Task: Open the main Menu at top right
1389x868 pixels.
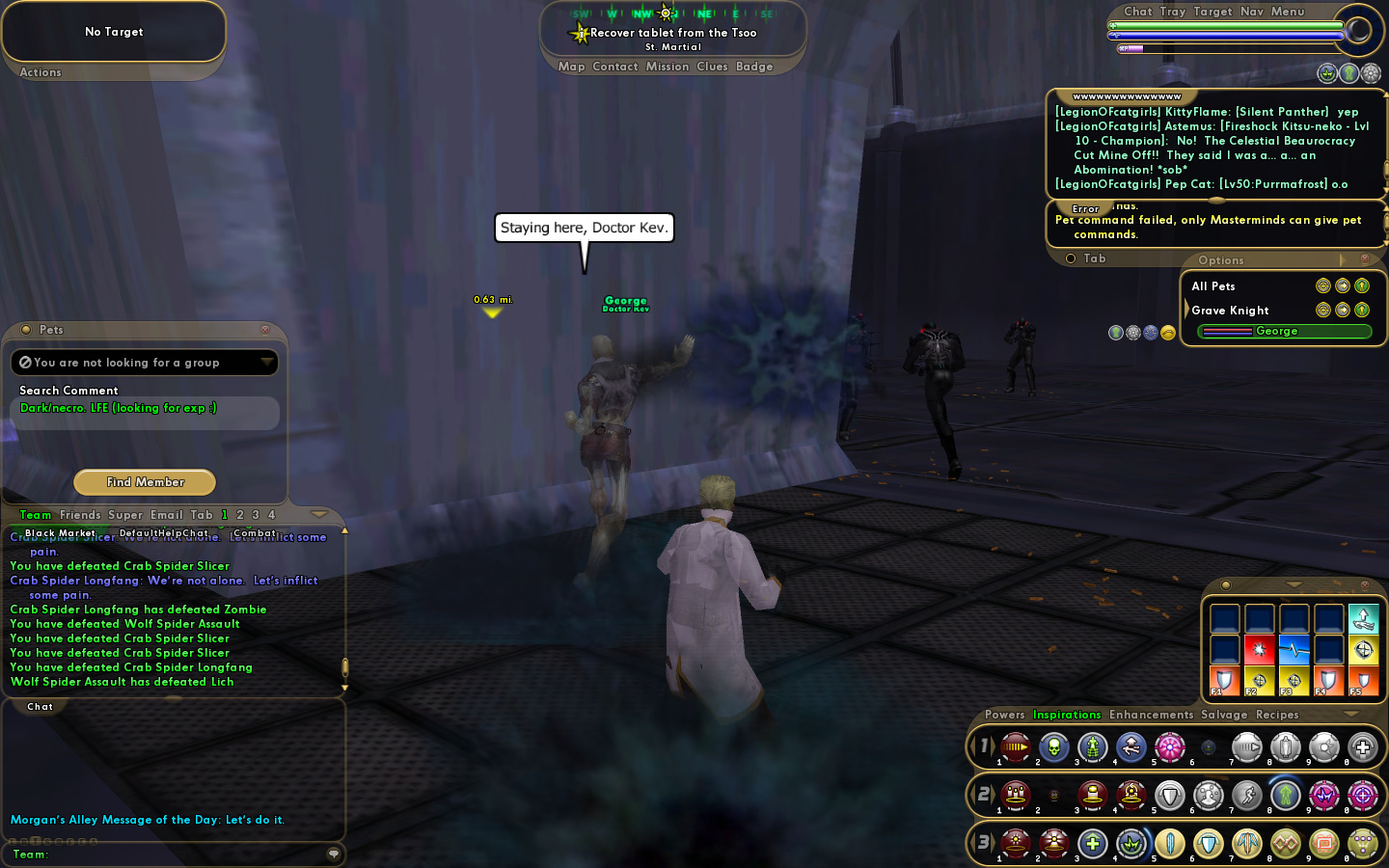Action: coord(1287,12)
